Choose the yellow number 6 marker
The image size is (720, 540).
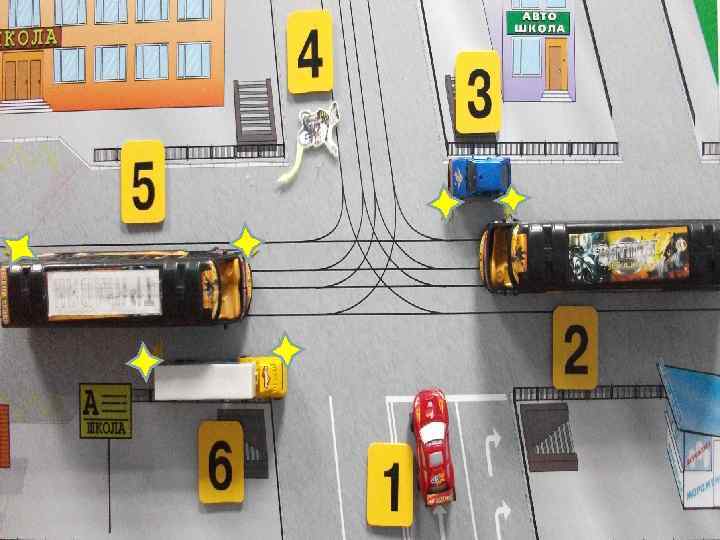click(220, 462)
